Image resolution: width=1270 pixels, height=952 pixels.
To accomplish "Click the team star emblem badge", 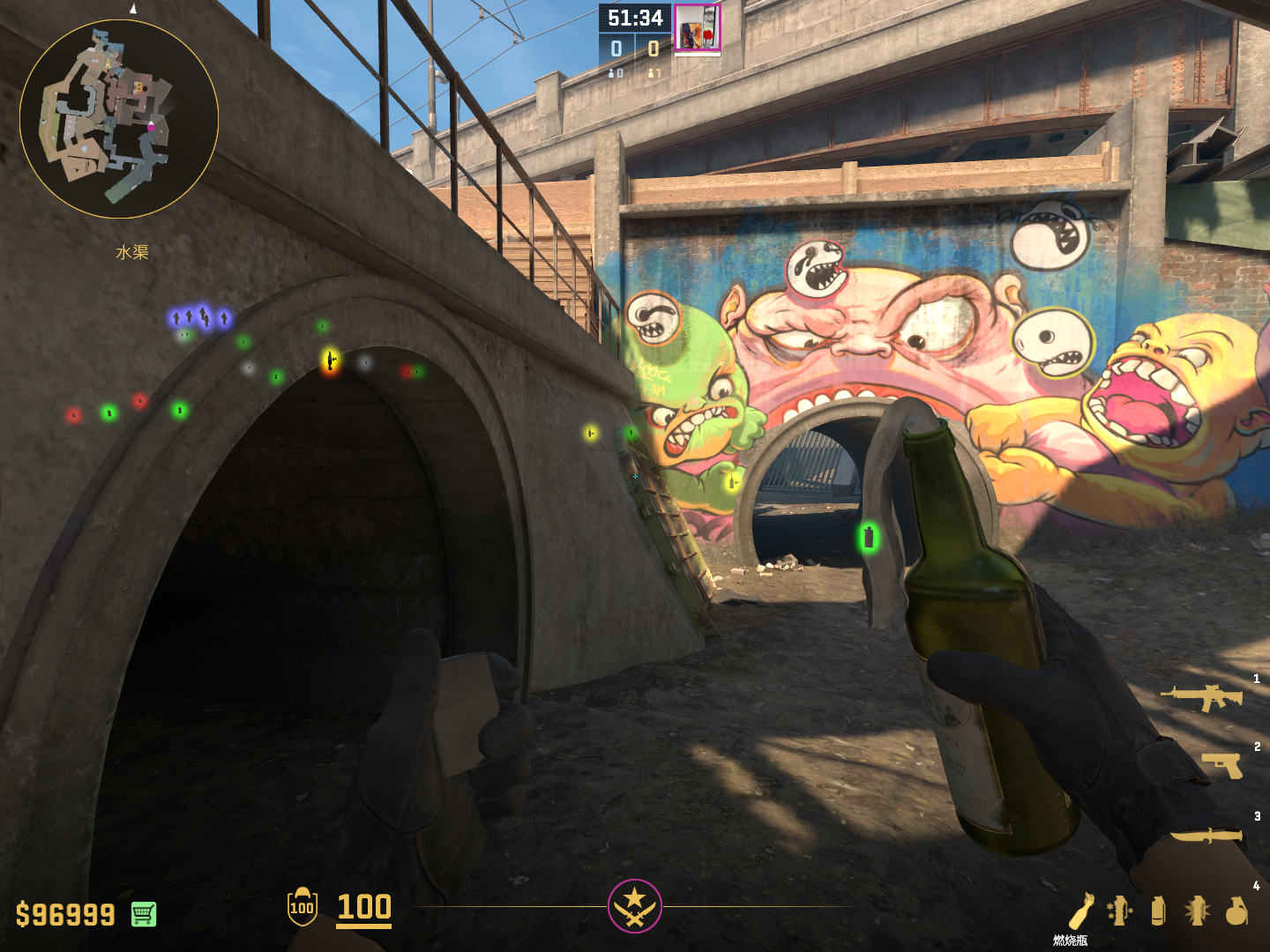I will (634, 905).
